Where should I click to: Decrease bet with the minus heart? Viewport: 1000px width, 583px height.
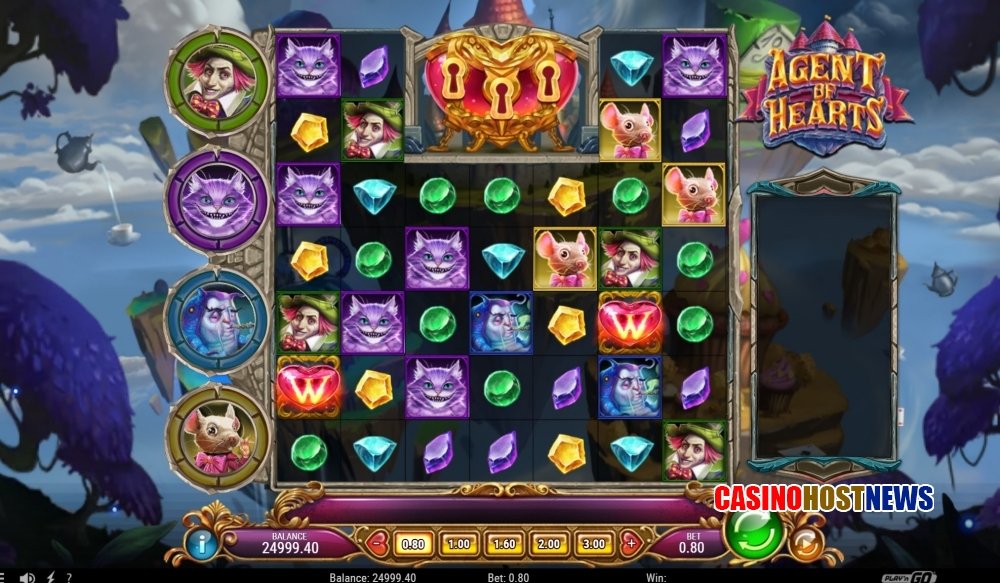(x=377, y=544)
